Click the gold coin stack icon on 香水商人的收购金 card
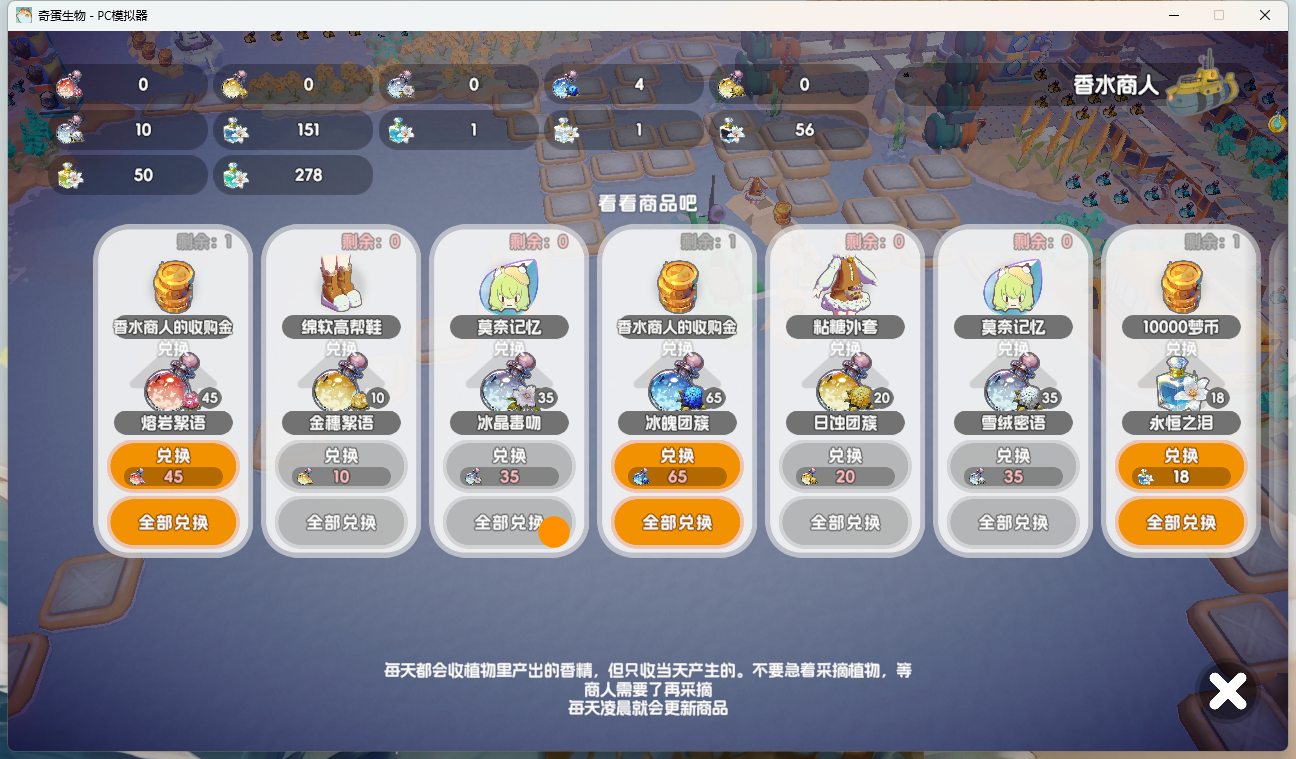 point(173,287)
